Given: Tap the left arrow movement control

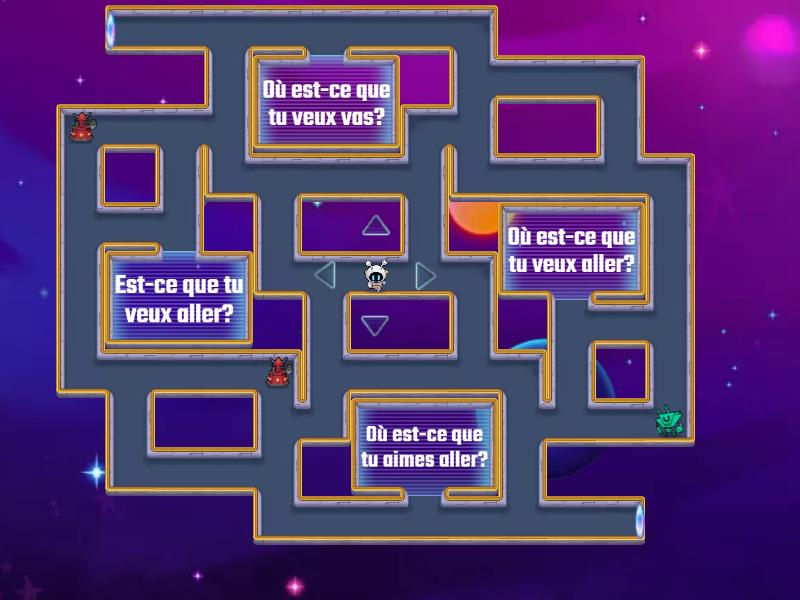Looking at the screenshot, I should click(x=325, y=274).
